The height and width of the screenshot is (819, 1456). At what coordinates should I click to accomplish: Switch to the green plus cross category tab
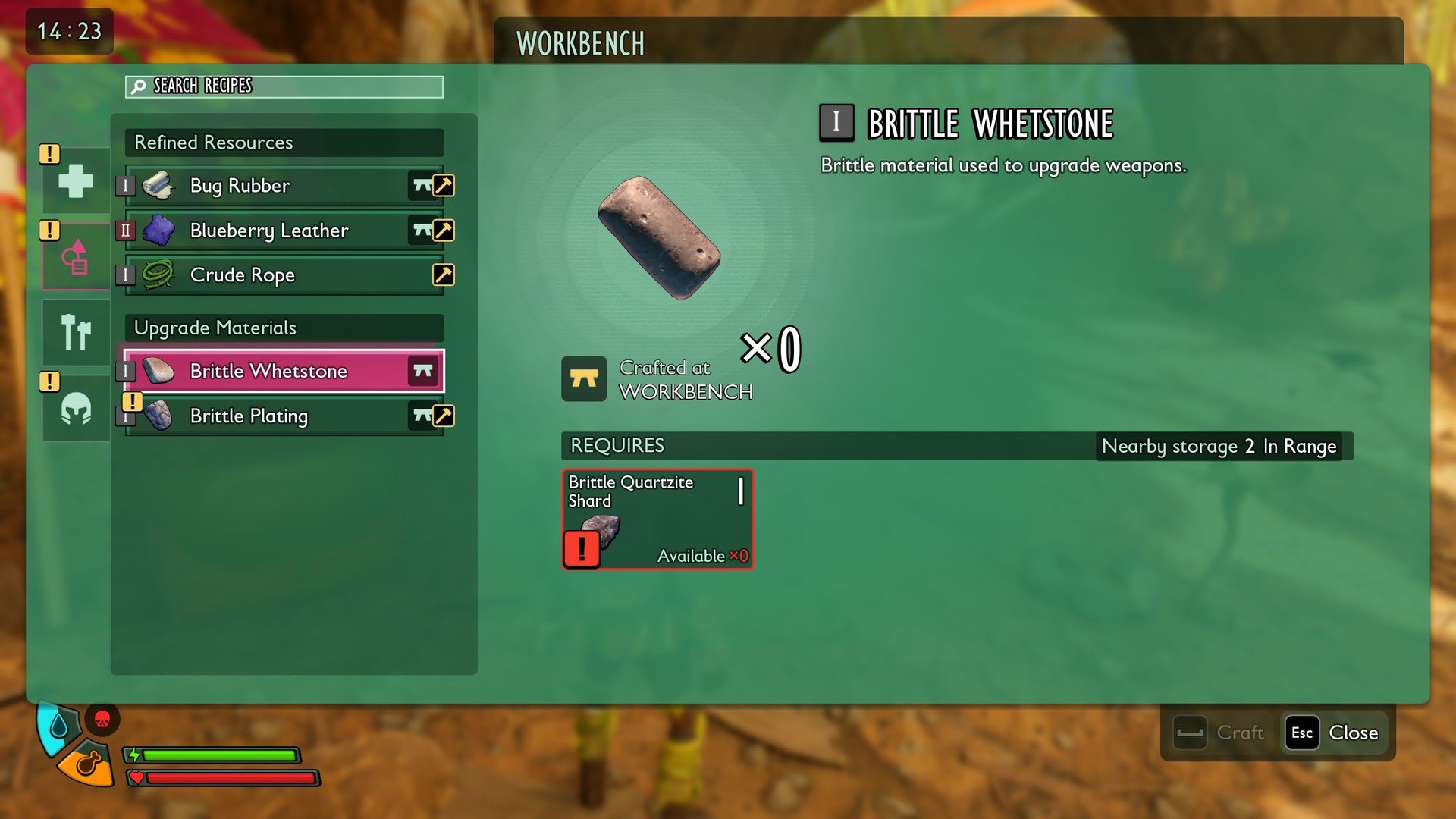click(x=76, y=181)
